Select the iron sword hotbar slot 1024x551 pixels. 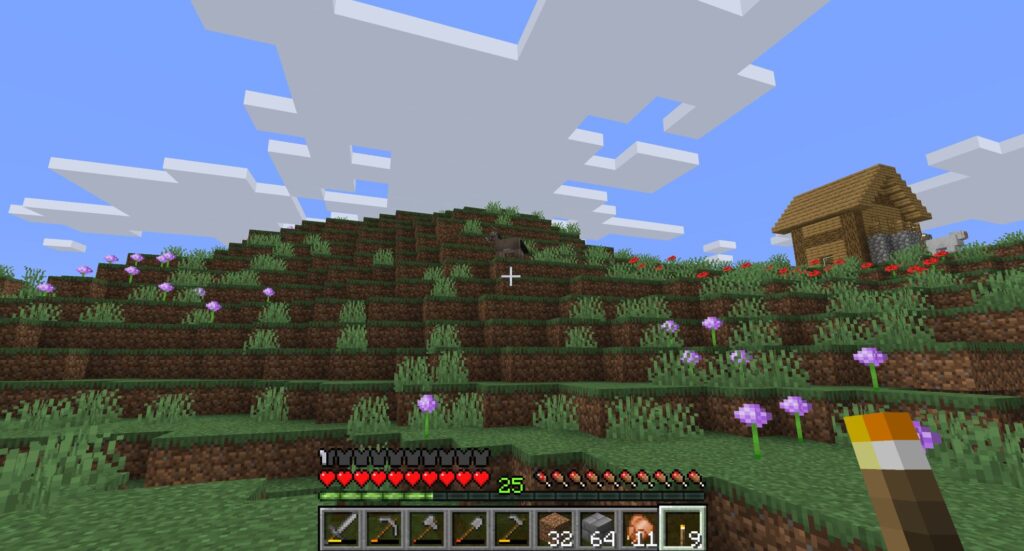click(340, 528)
